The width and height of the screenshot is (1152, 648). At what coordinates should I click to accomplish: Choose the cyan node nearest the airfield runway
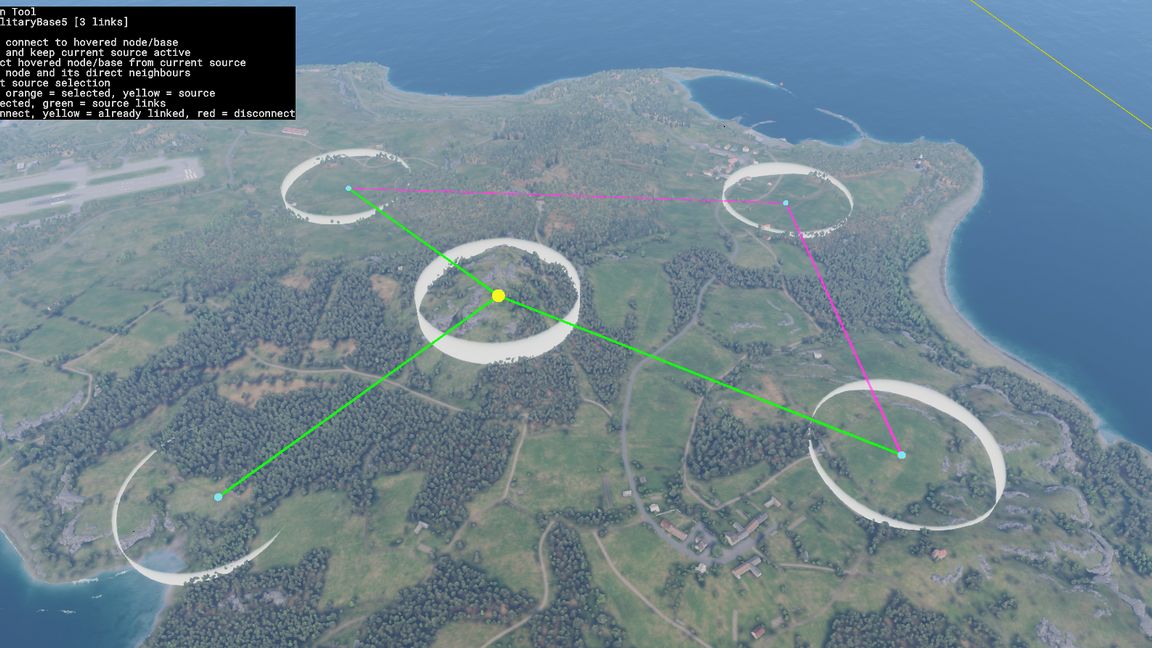coord(348,188)
